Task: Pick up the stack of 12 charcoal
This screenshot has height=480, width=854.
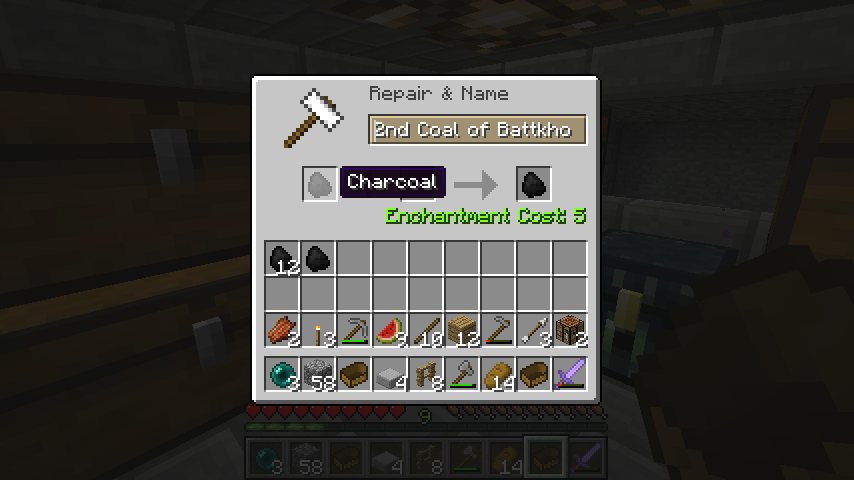Action: pos(282,258)
